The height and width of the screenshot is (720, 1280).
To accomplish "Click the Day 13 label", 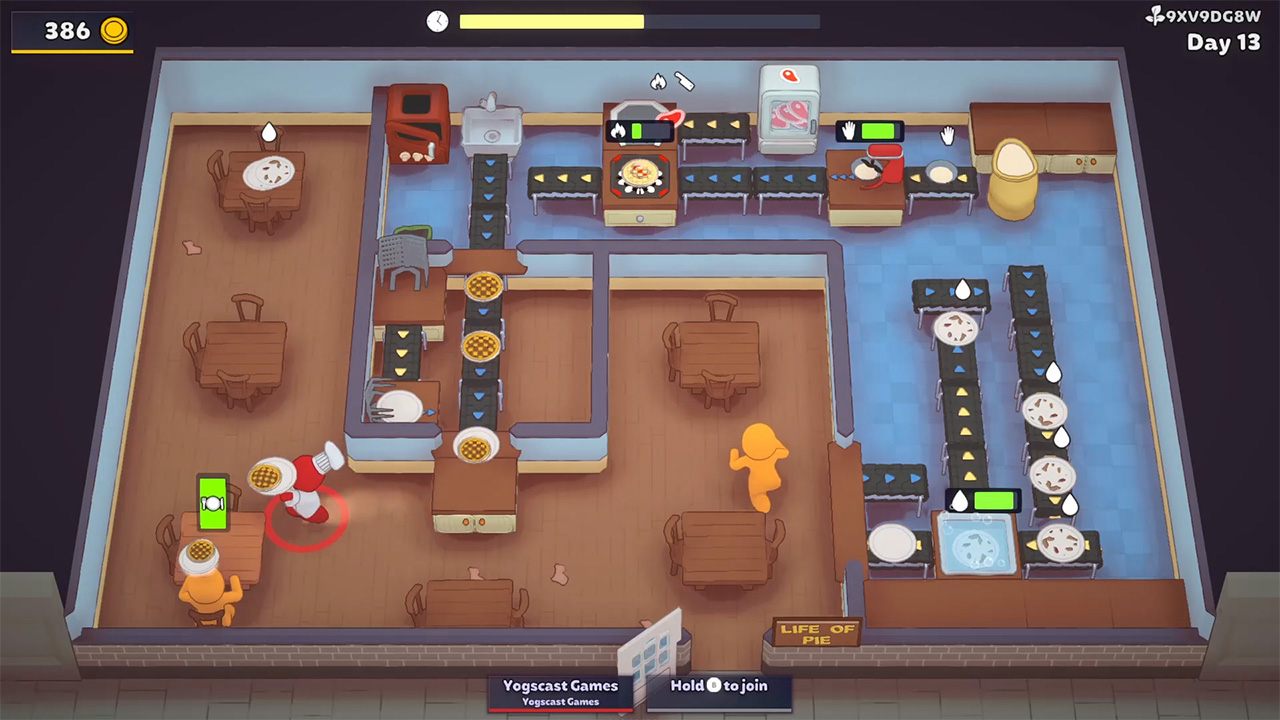I will (1222, 43).
